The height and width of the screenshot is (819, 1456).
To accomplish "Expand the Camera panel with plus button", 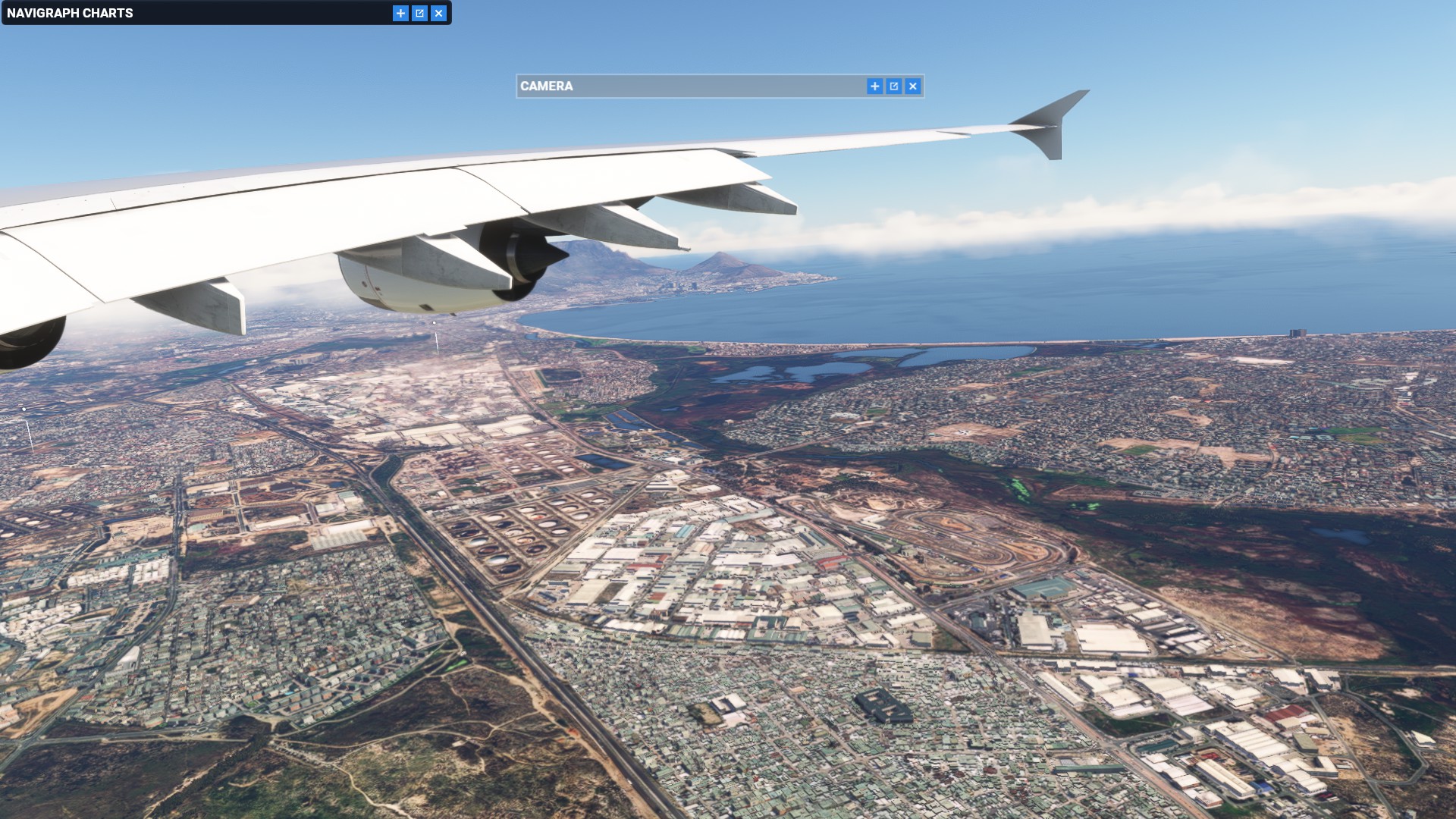I will [874, 86].
